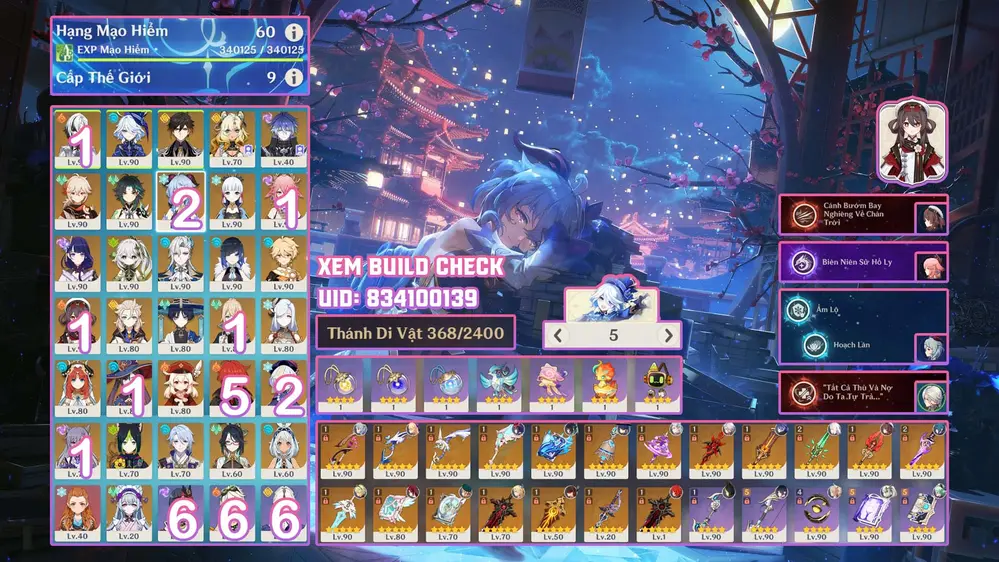Choose the Lv.20 maid character tile
The image size is (999, 562).
coord(129,512)
